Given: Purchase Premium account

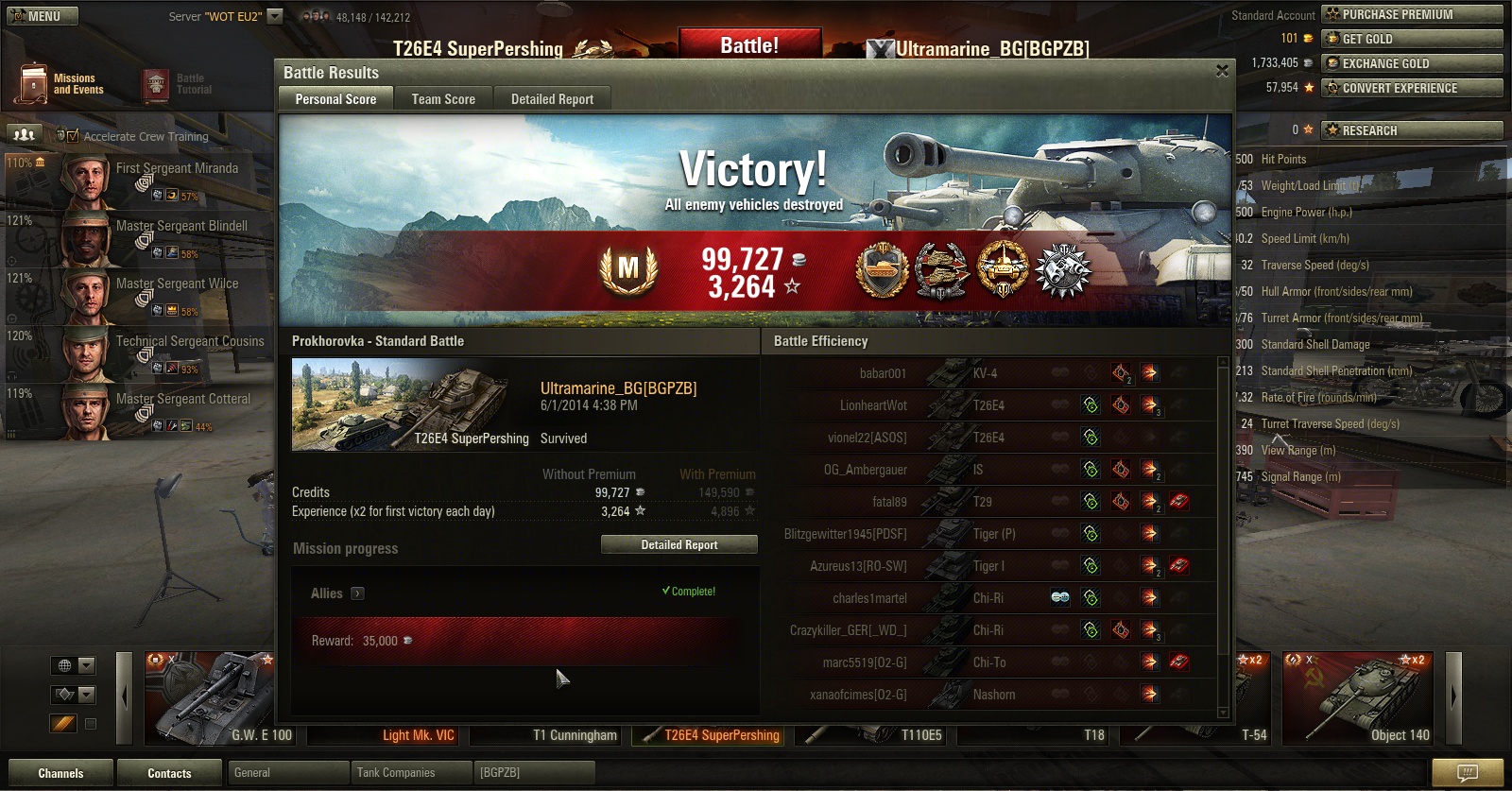Looking at the screenshot, I should click(x=1411, y=14).
